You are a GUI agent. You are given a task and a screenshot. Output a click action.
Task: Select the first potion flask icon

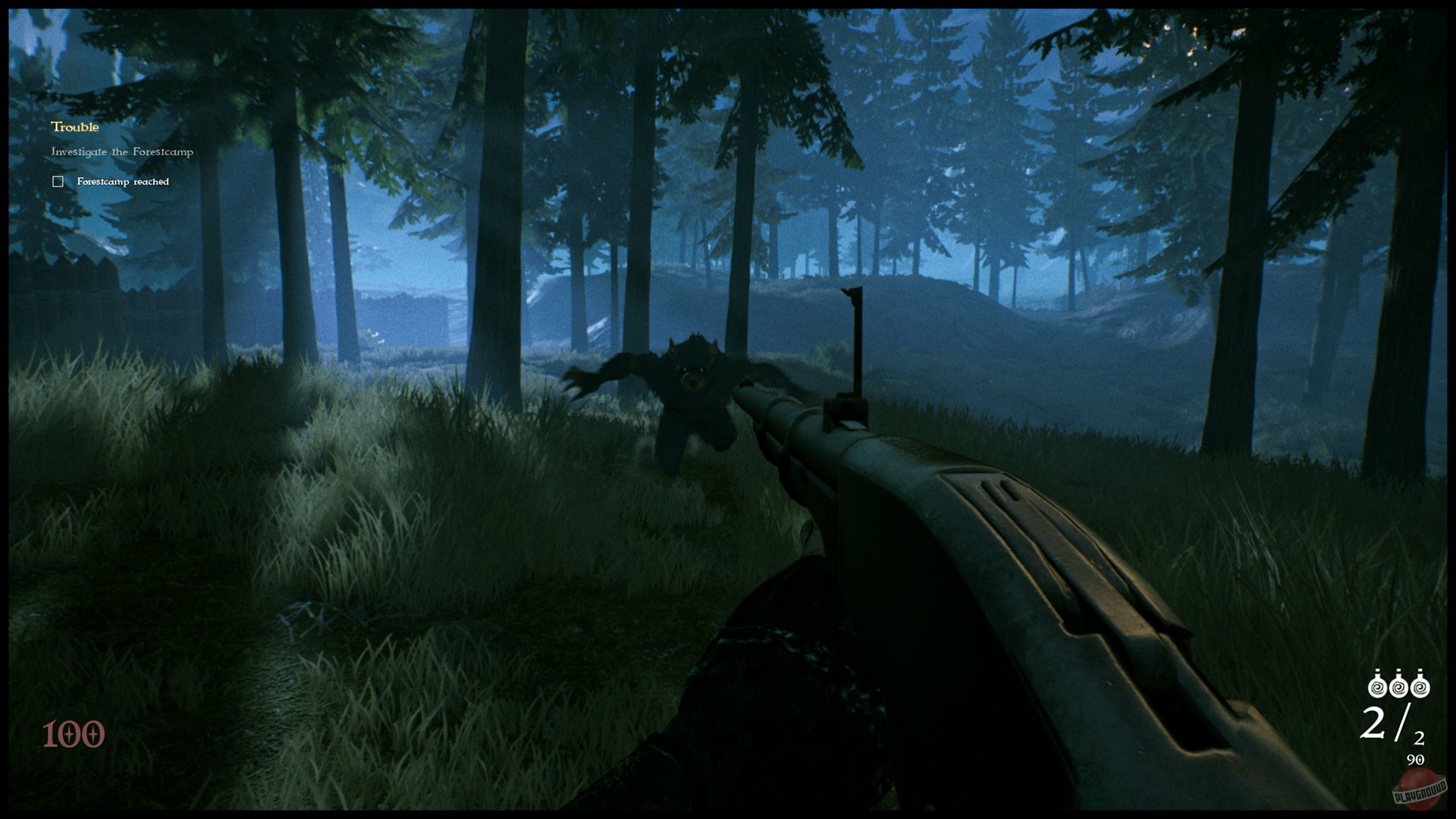[1376, 686]
